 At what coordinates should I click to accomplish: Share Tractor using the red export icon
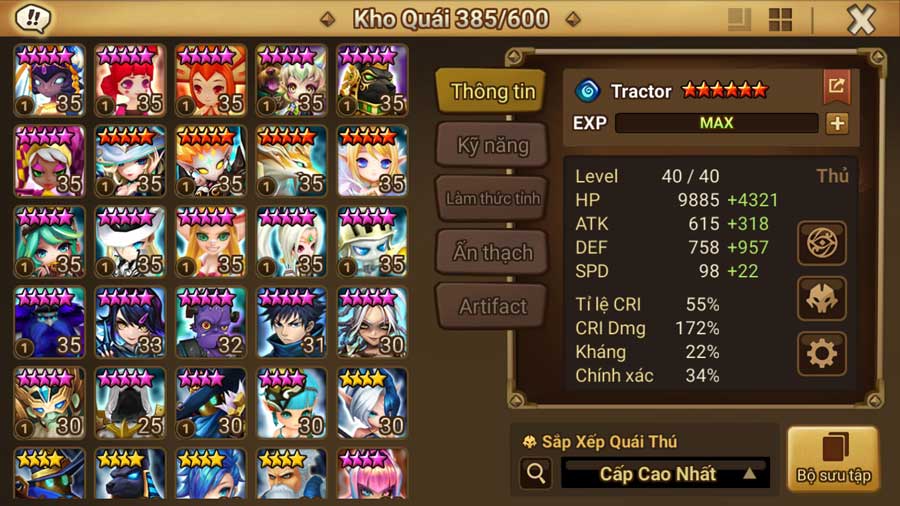pos(836,87)
